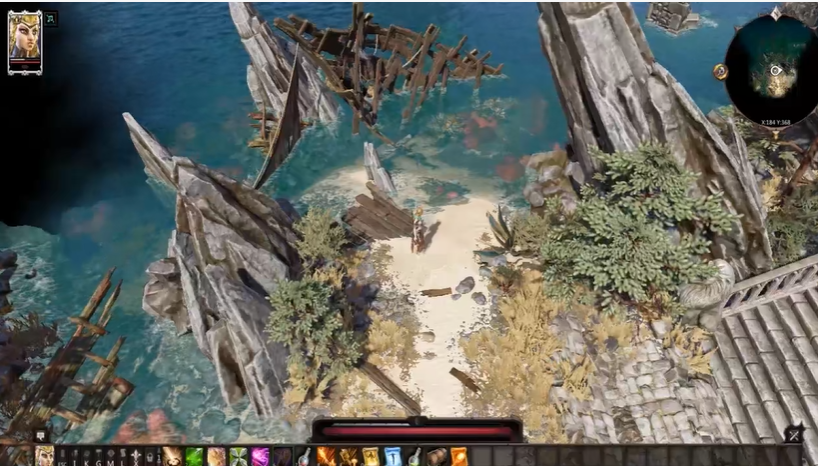Use the green cross-shaped skill
This screenshot has height=466, width=818.
pos(238,457)
